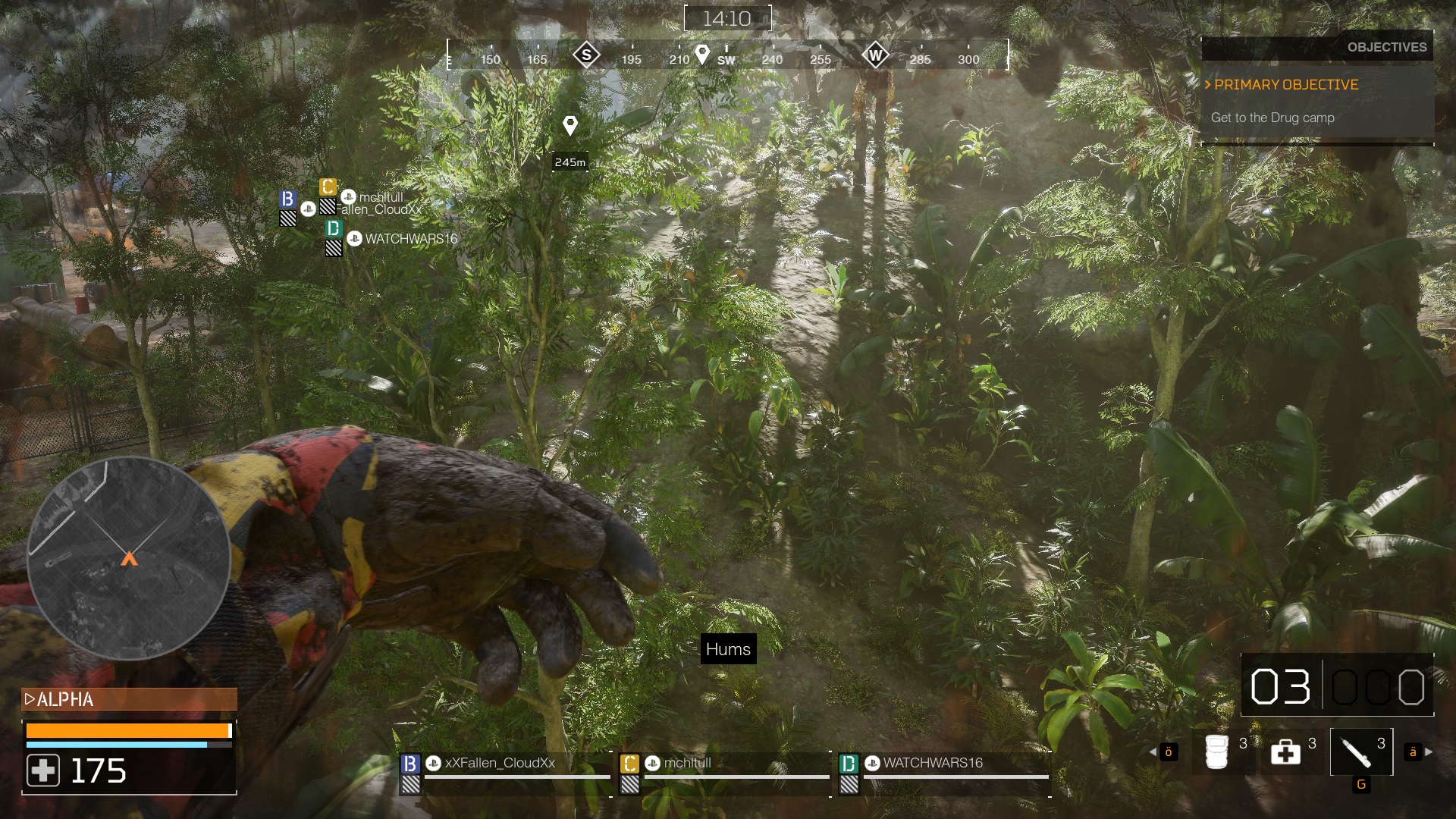Select the 245m objective waypoint marker
Viewport: 1456px width, 819px height.
(570, 126)
